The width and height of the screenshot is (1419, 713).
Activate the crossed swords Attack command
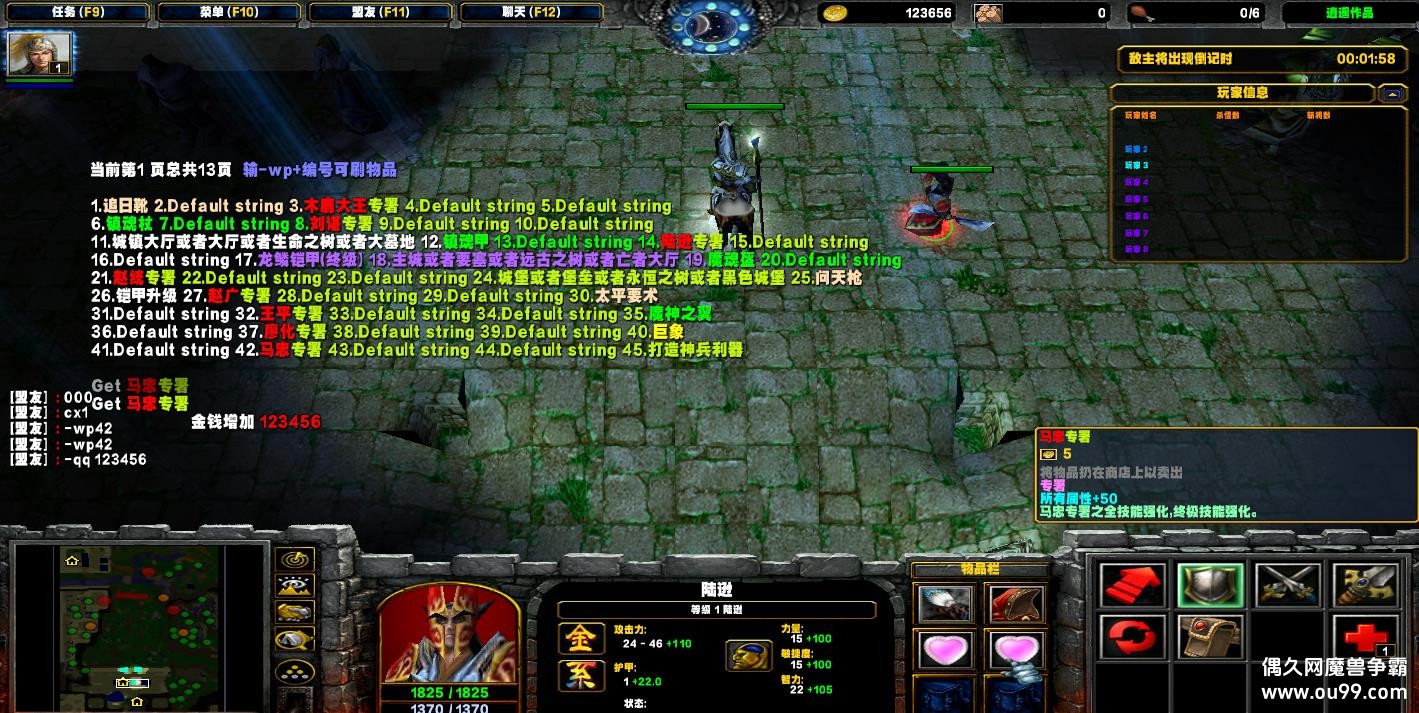1287,585
